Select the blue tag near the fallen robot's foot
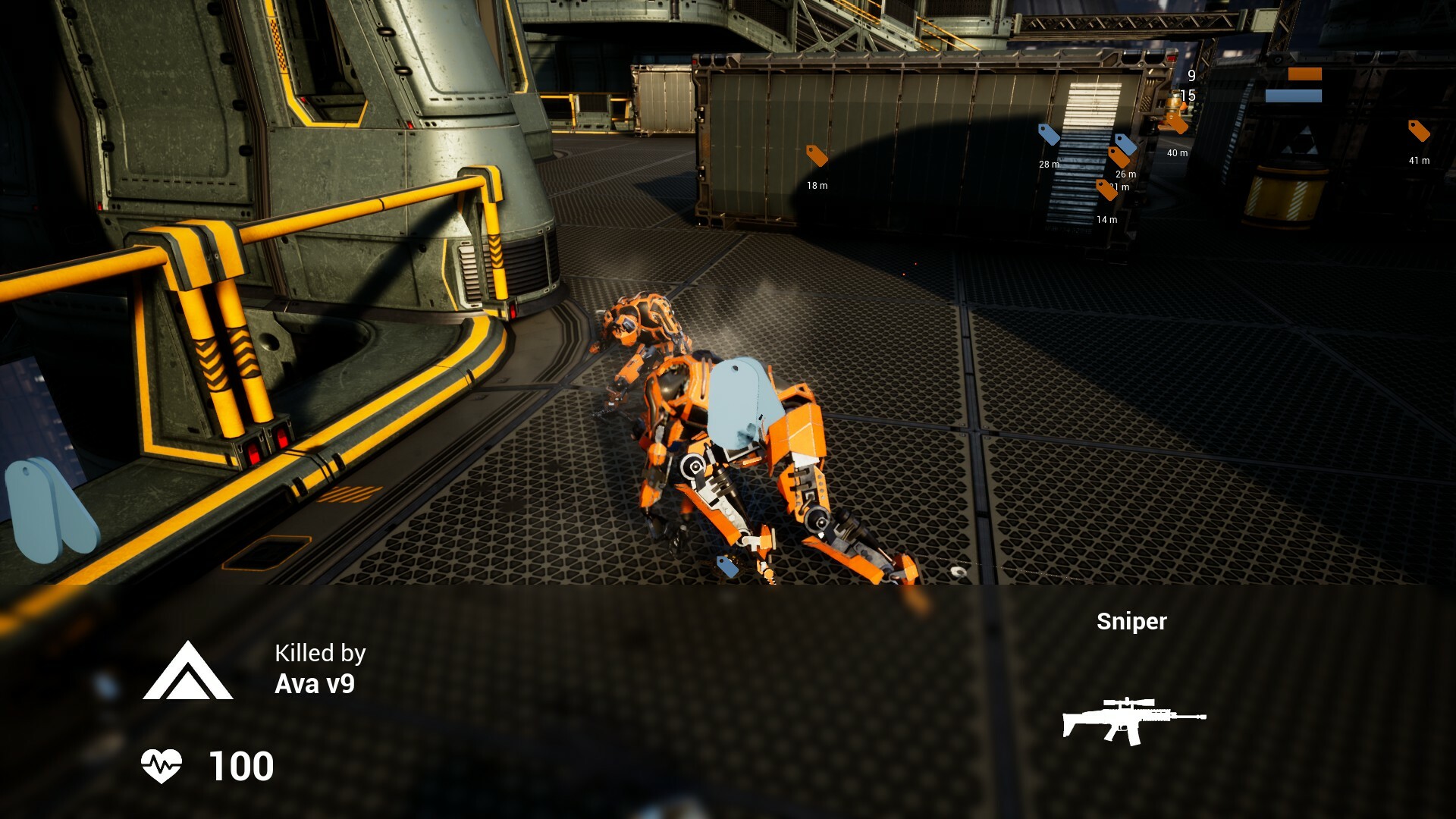This screenshot has width=1456, height=819. tap(726, 565)
